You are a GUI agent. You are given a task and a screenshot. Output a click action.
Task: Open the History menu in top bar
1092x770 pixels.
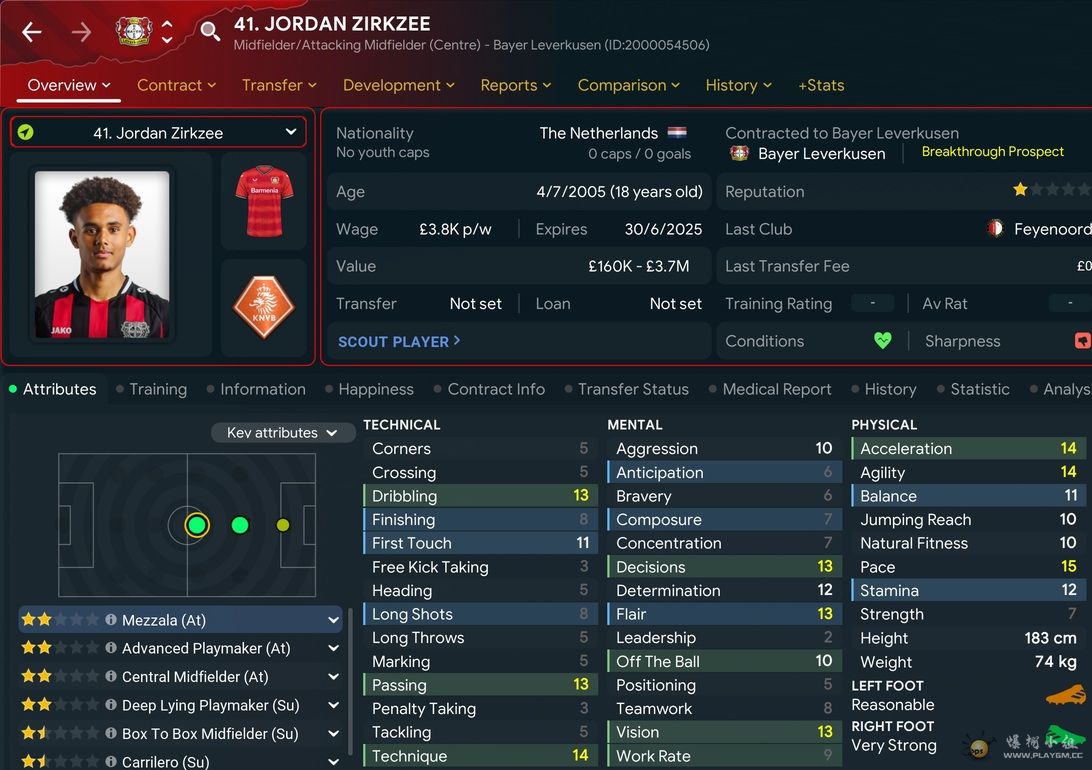coord(738,85)
